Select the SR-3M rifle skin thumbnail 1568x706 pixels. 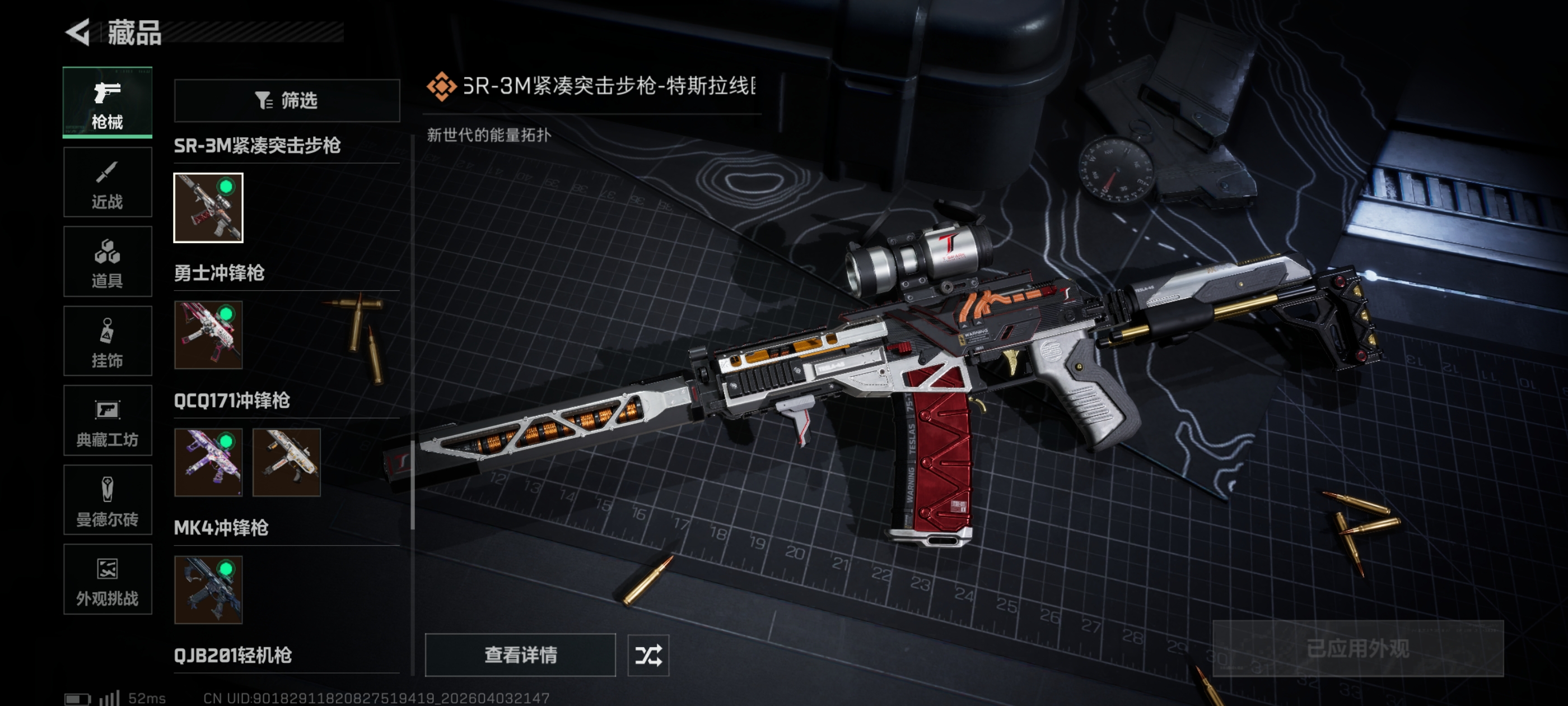(x=208, y=208)
